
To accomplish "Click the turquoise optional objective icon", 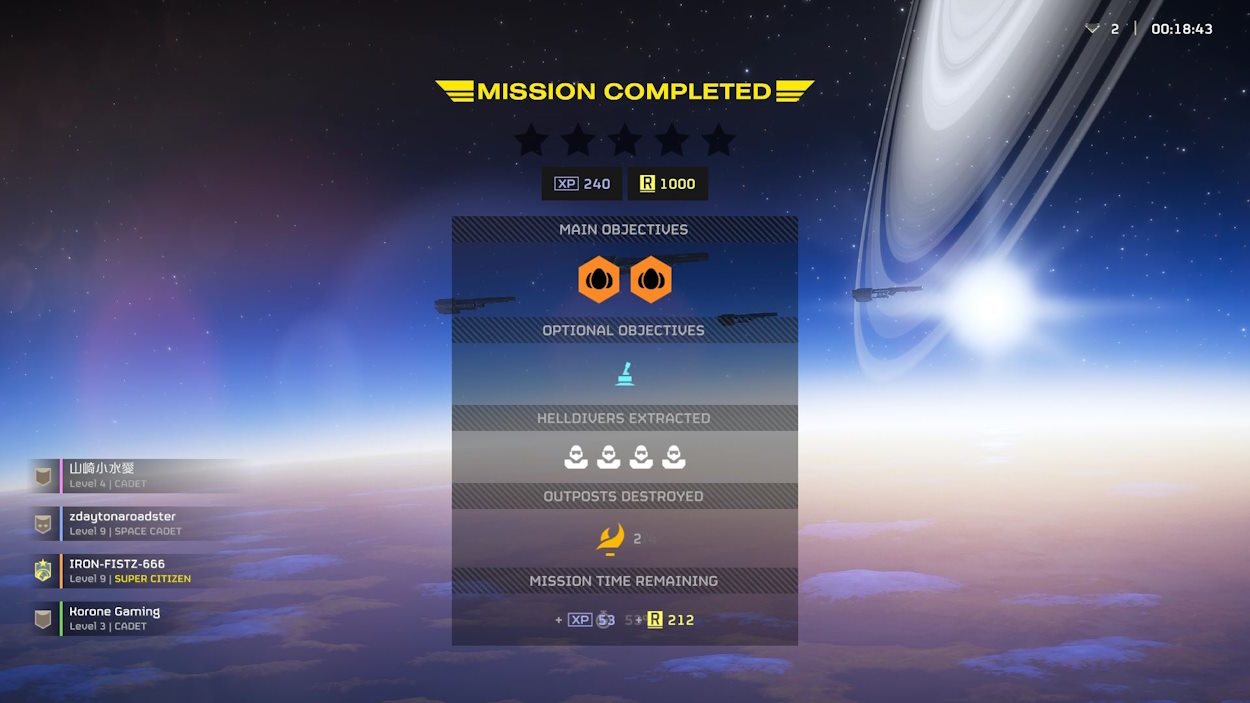I will (624, 374).
